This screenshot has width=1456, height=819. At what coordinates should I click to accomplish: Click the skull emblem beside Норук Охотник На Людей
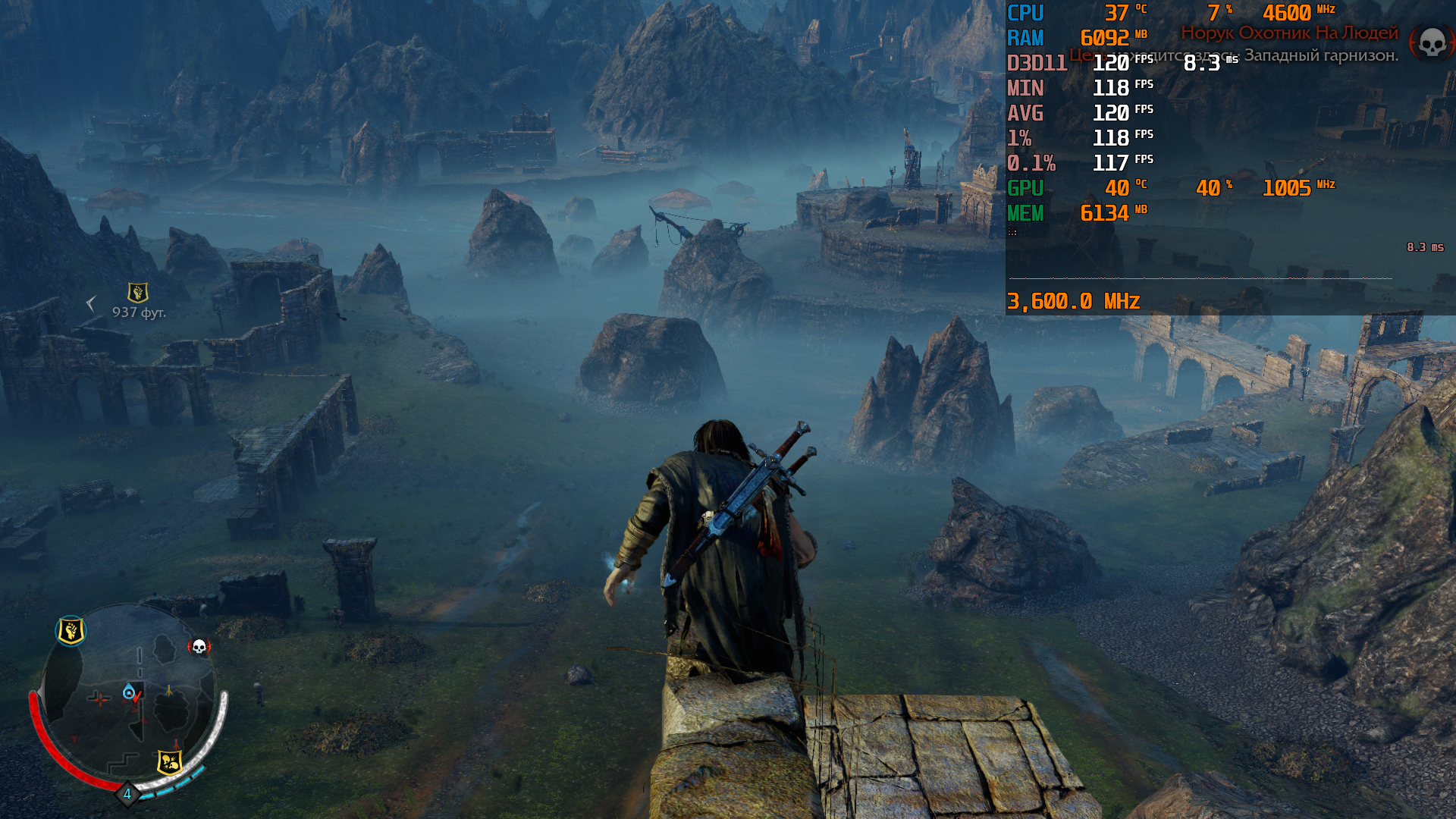(x=1431, y=42)
